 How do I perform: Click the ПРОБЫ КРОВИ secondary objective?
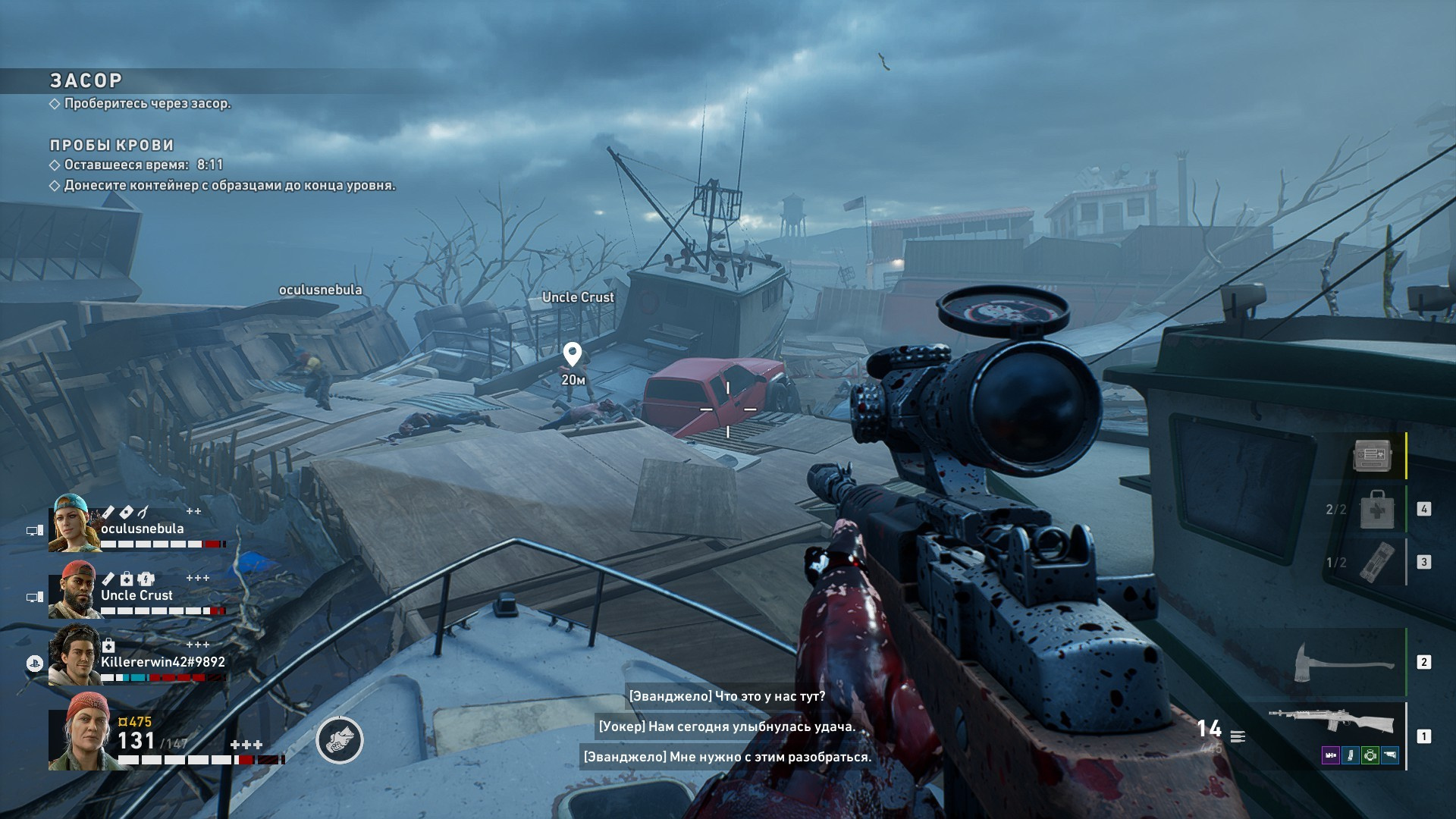(111, 145)
